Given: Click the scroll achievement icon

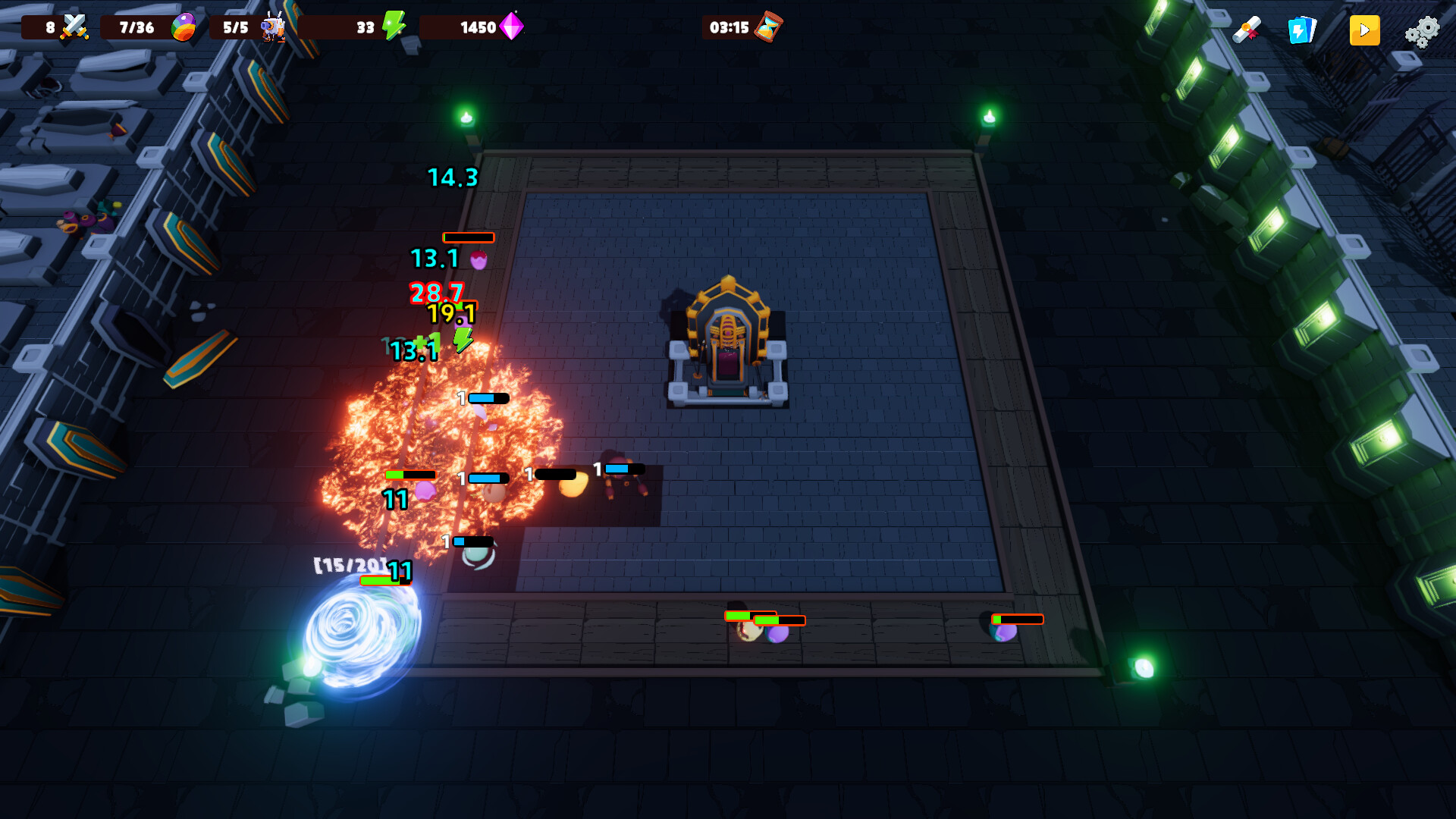Looking at the screenshot, I should pyautogui.click(x=1247, y=30).
